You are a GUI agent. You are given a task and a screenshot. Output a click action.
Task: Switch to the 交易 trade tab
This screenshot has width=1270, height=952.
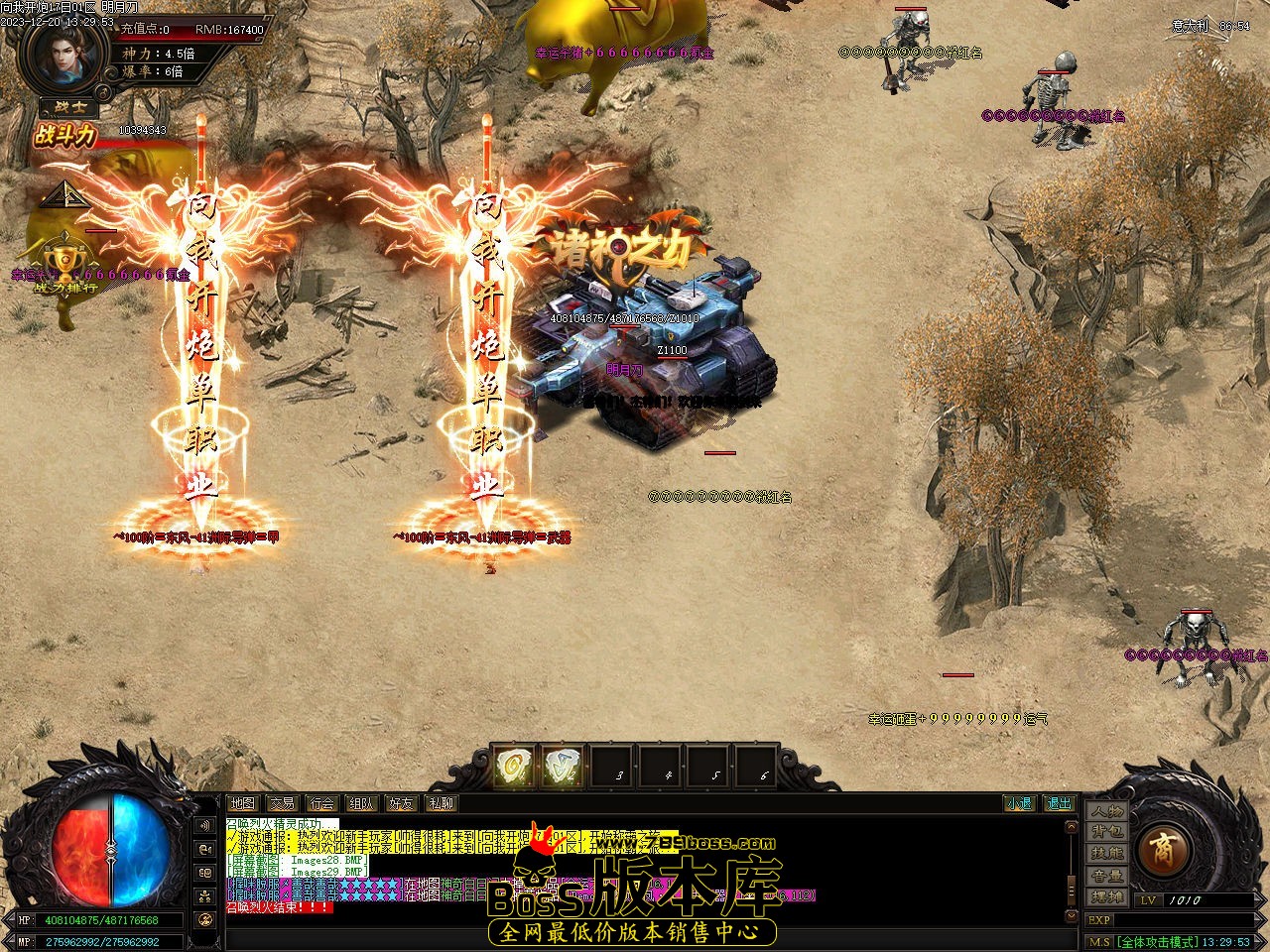coord(282,803)
